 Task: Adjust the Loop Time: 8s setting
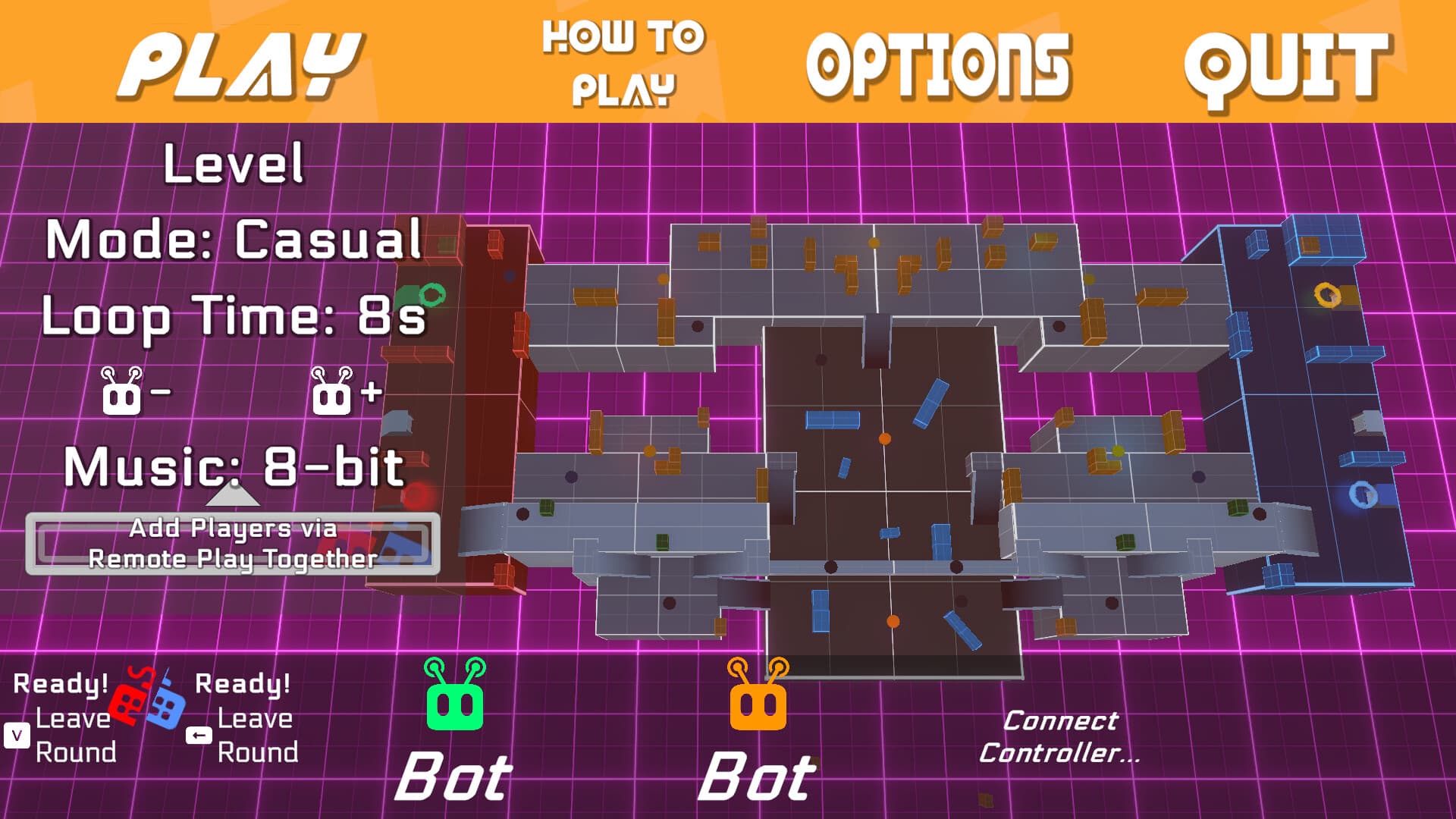click(x=231, y=318)
